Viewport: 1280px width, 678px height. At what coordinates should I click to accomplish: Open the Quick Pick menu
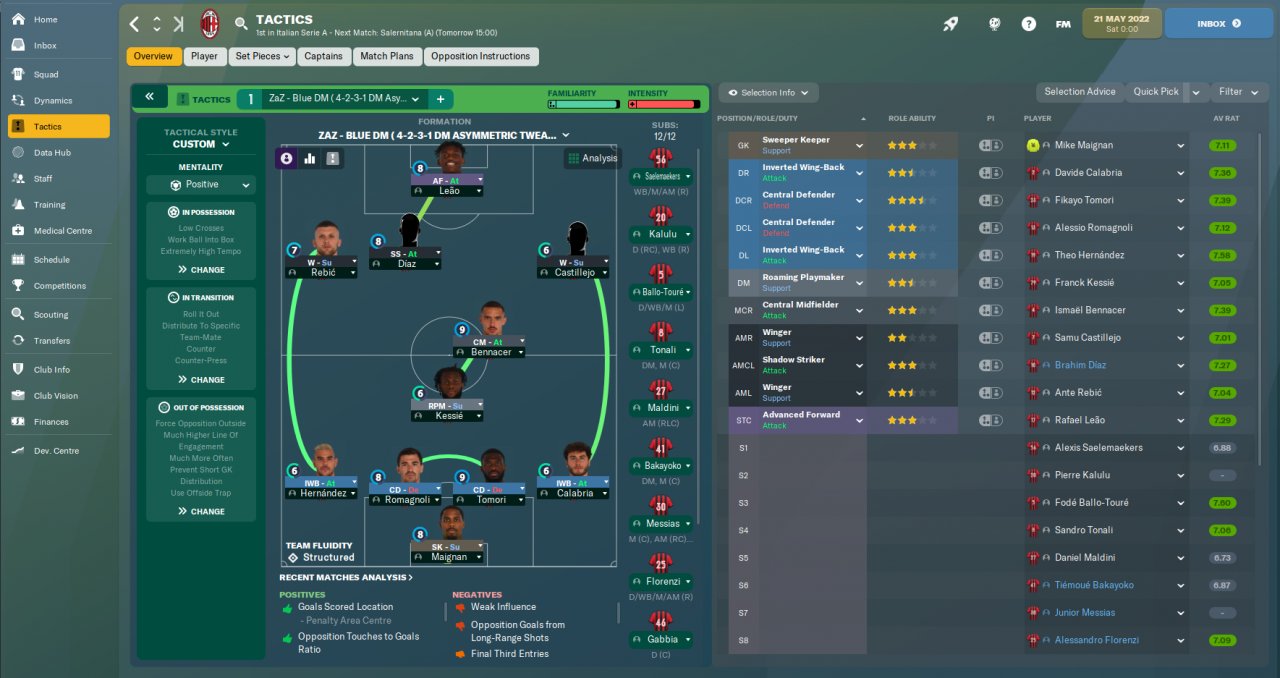coord(1156,92)
